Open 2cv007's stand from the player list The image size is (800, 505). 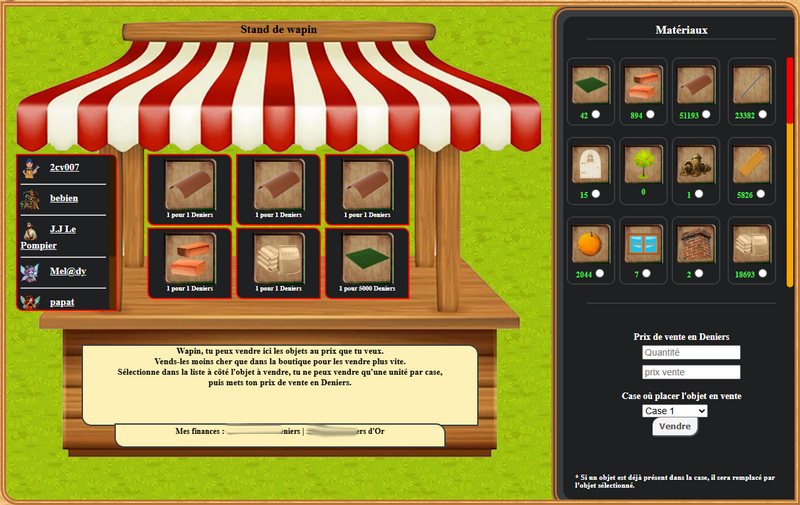pos(64,167)
